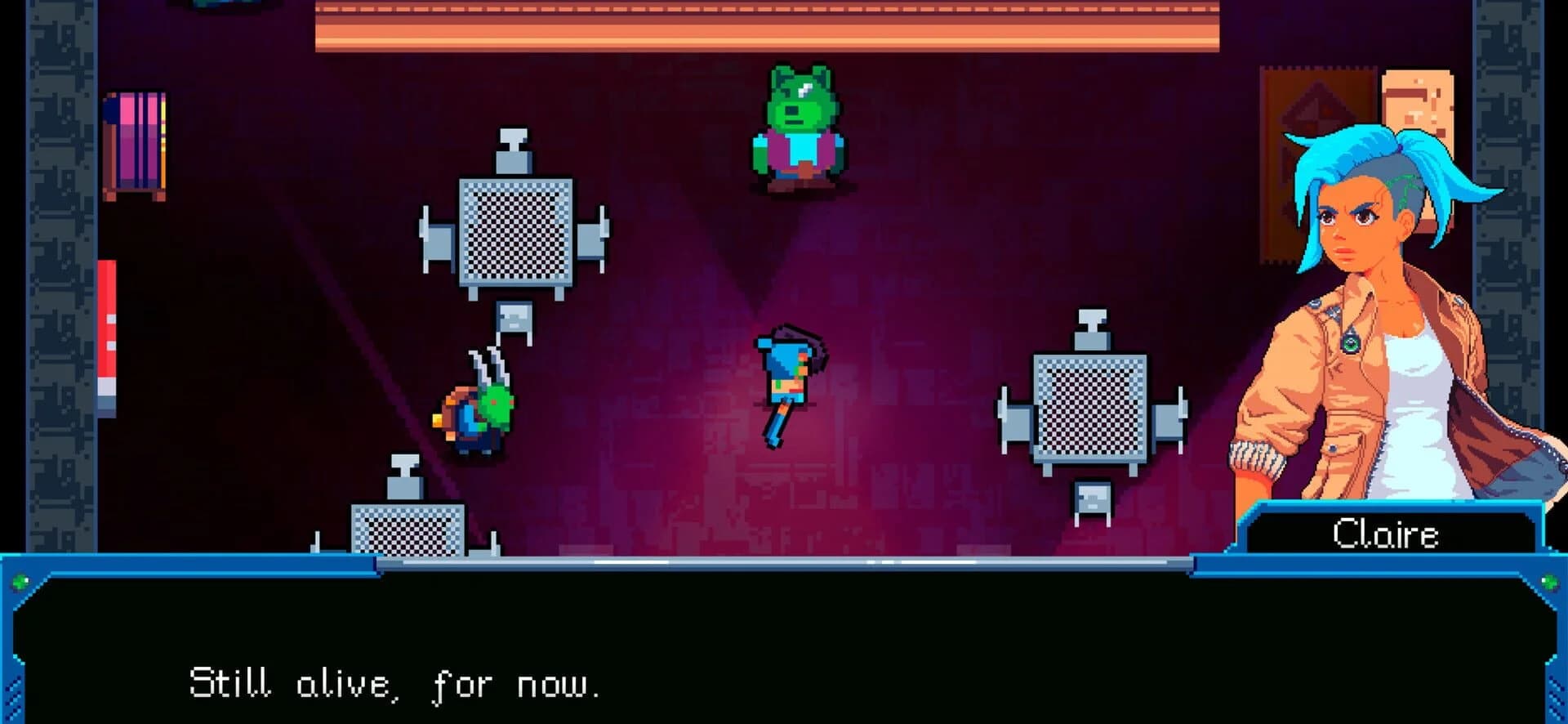Click the green gem on dialogue box left corner
The height and width of the screenshot is (724, 1568).
(20, 582)
